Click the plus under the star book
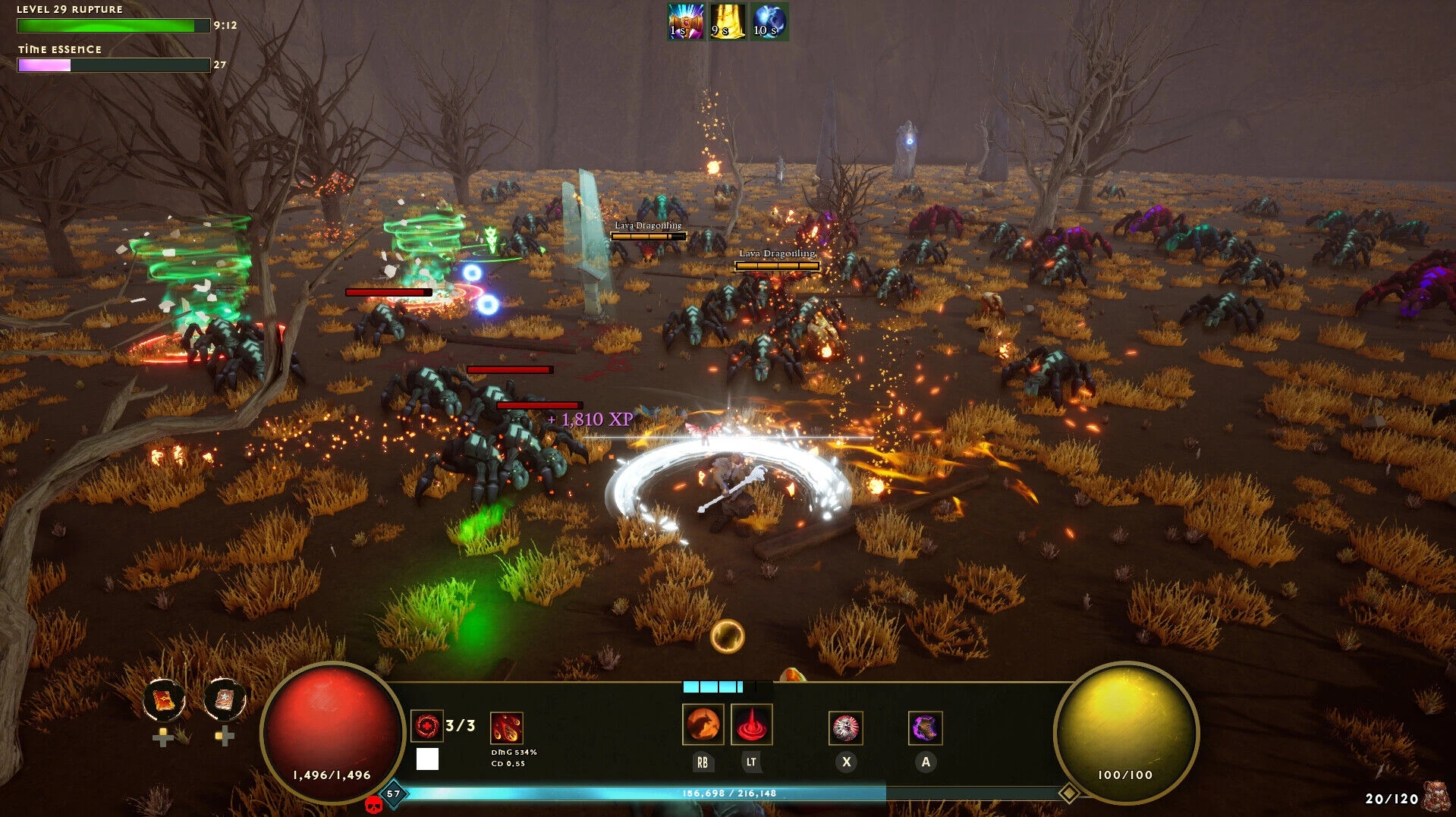The image size is (1456, 817). point(225,734)
